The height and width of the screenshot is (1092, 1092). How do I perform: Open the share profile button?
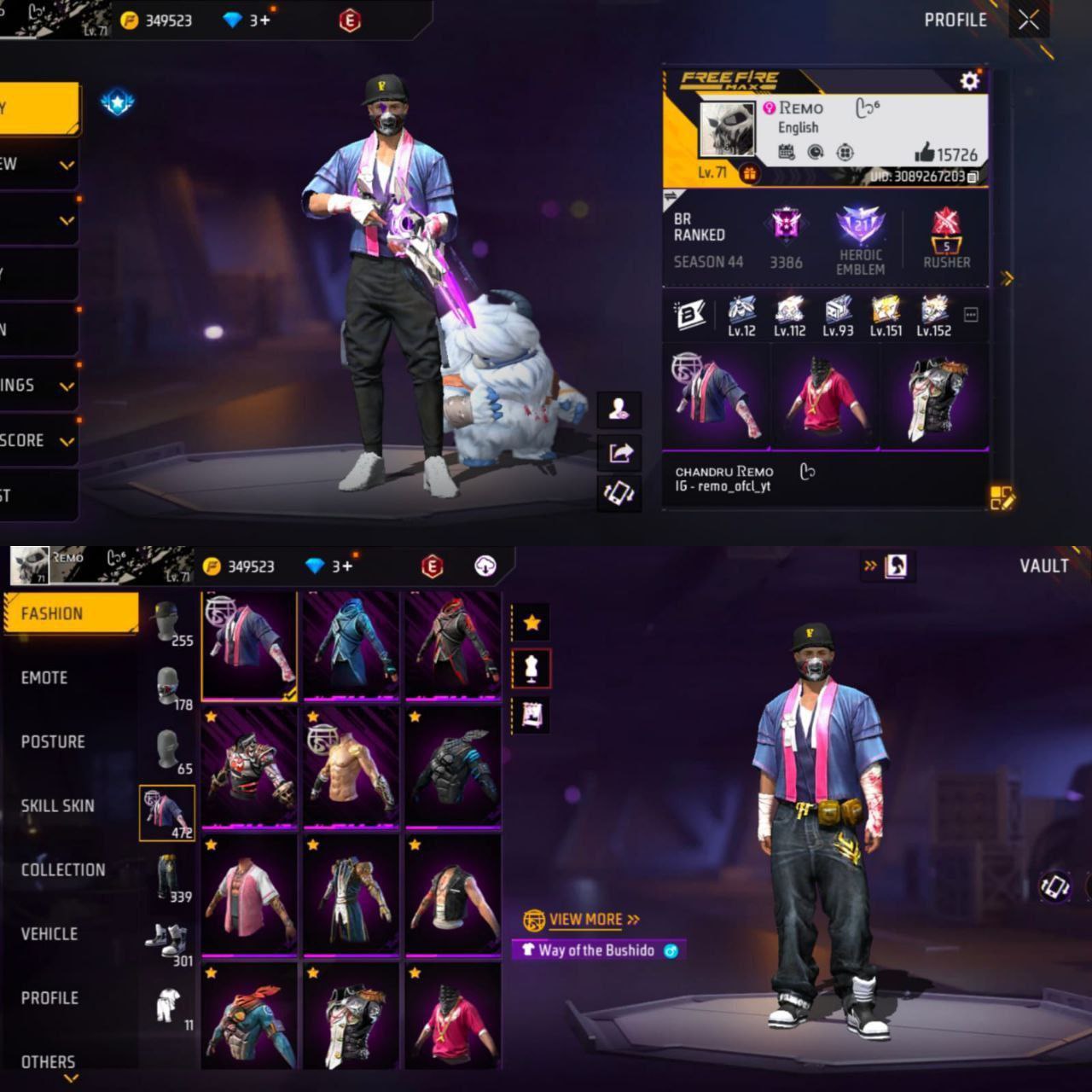coord(619,452)
